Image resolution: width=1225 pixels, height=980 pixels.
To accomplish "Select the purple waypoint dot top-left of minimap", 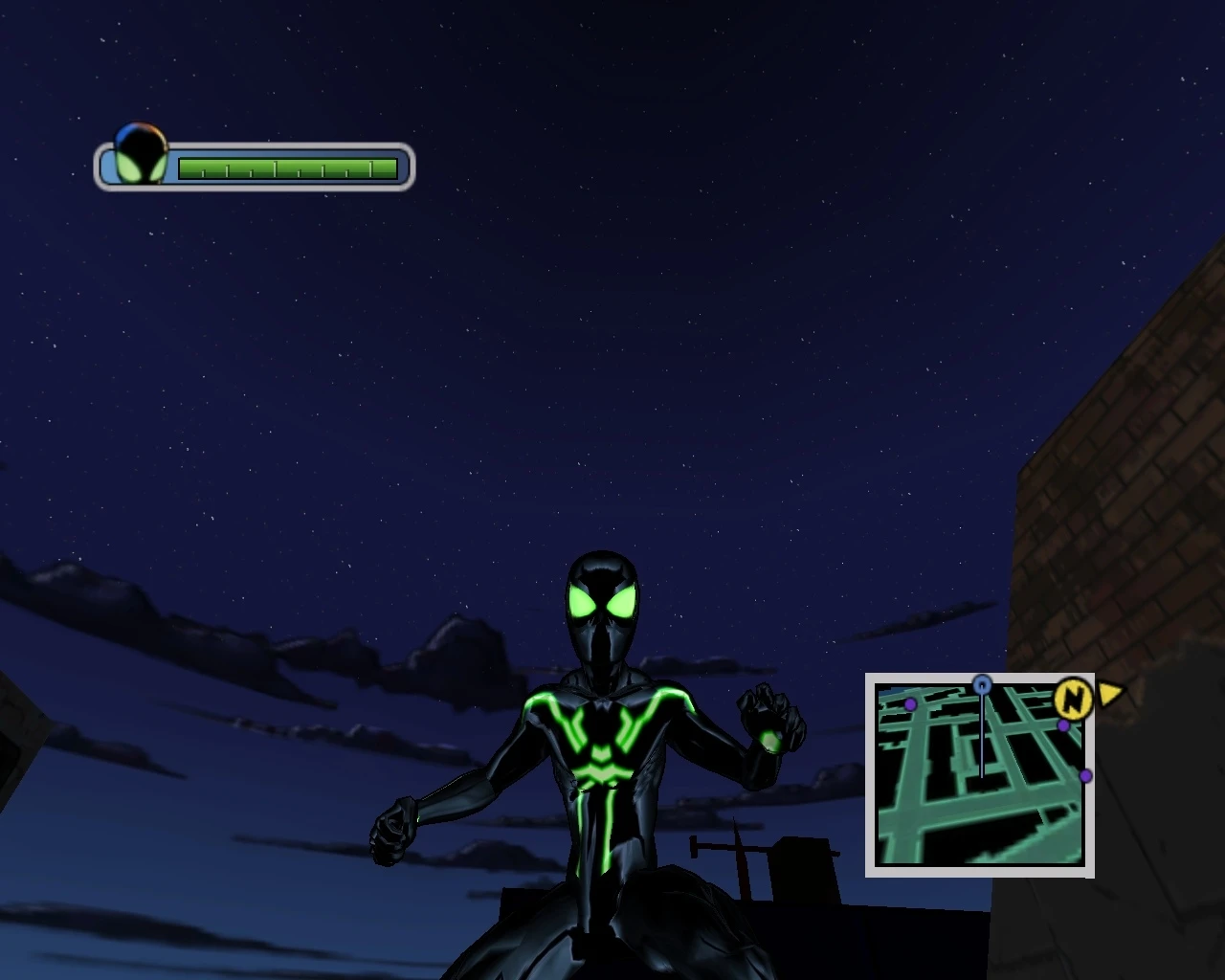I will coord(910,702).
